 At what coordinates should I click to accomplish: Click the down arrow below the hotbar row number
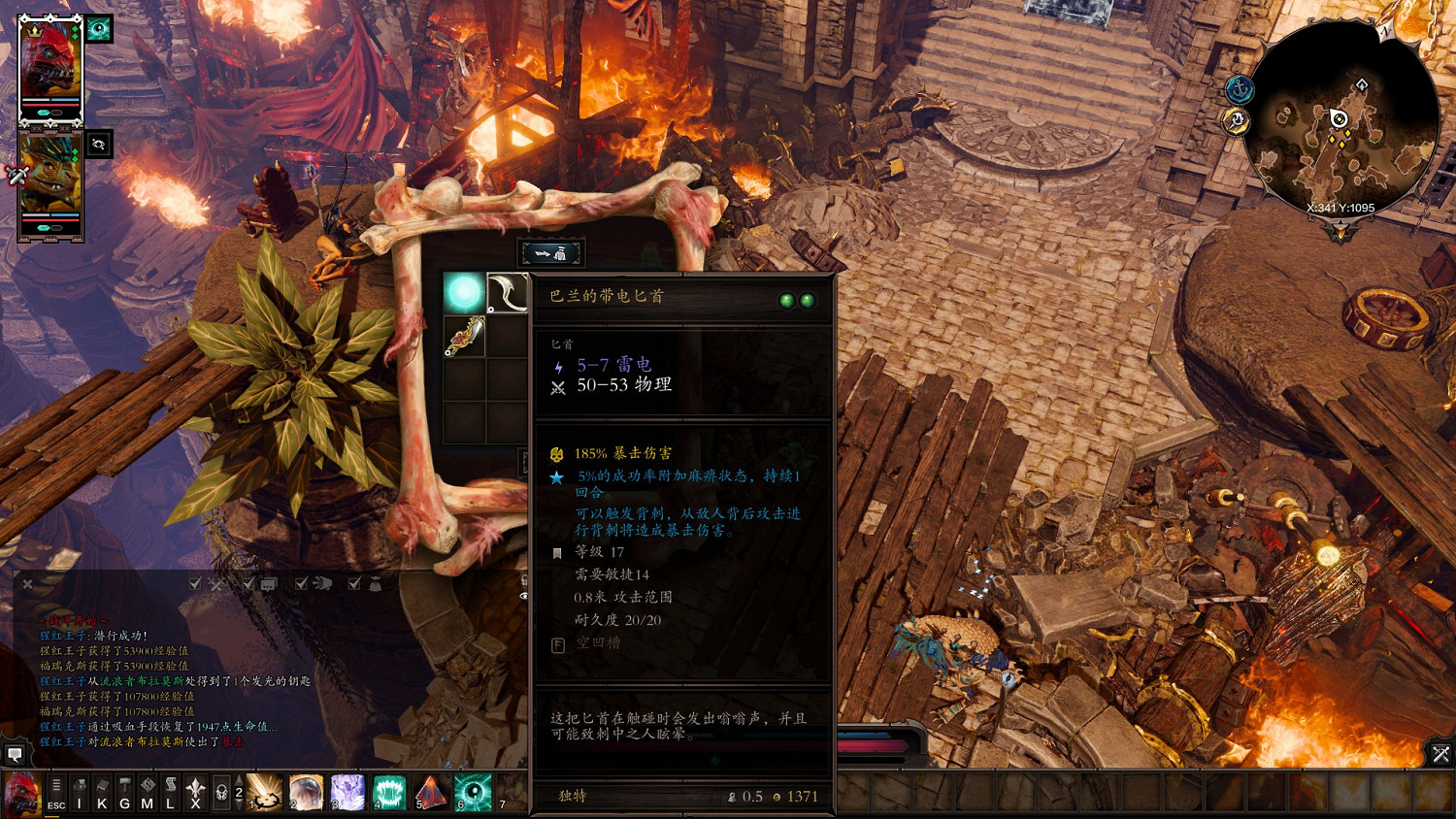tap(238, 805)
